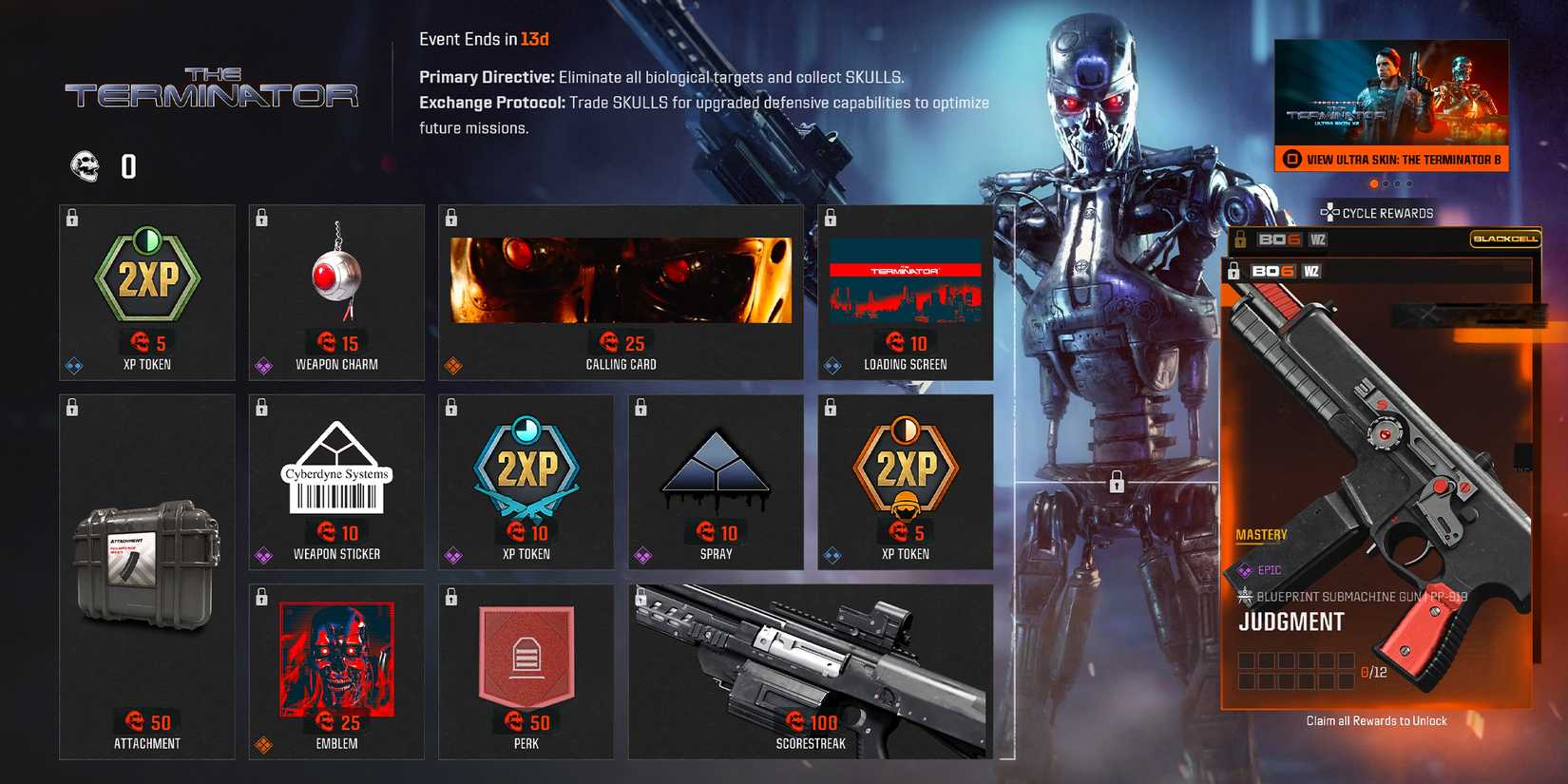The height and width of the screenshot is (784, 1568).
Task: Click the Cycle Rewards icon
Action: coord(1331,212)
